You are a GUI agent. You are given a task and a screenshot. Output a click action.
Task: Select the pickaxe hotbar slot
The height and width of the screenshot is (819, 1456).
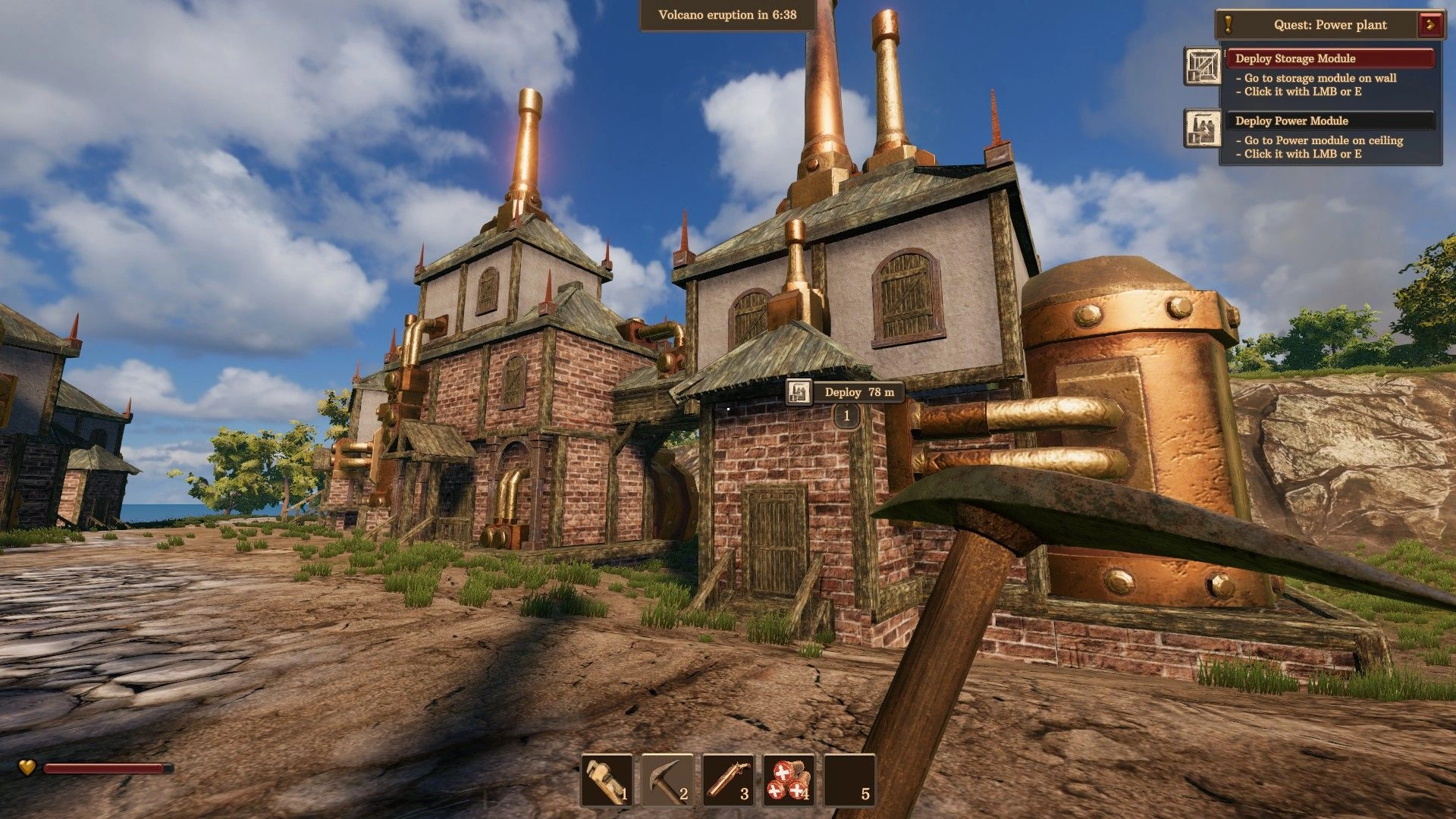point(667,780)
